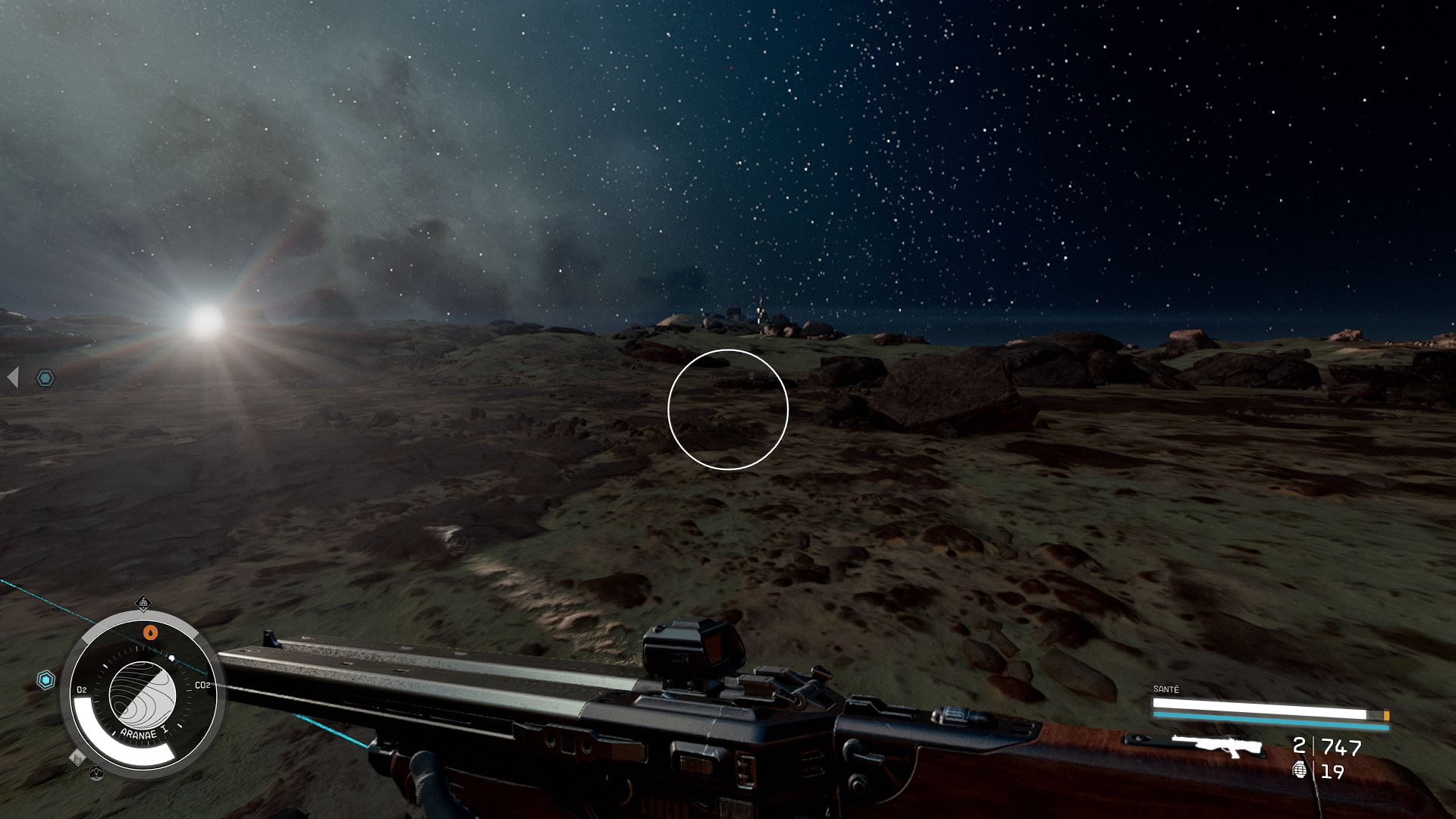The image size is (1456, 819).
Task: Select the round mountain icon under the compass
Action: [x=96, y=773]
